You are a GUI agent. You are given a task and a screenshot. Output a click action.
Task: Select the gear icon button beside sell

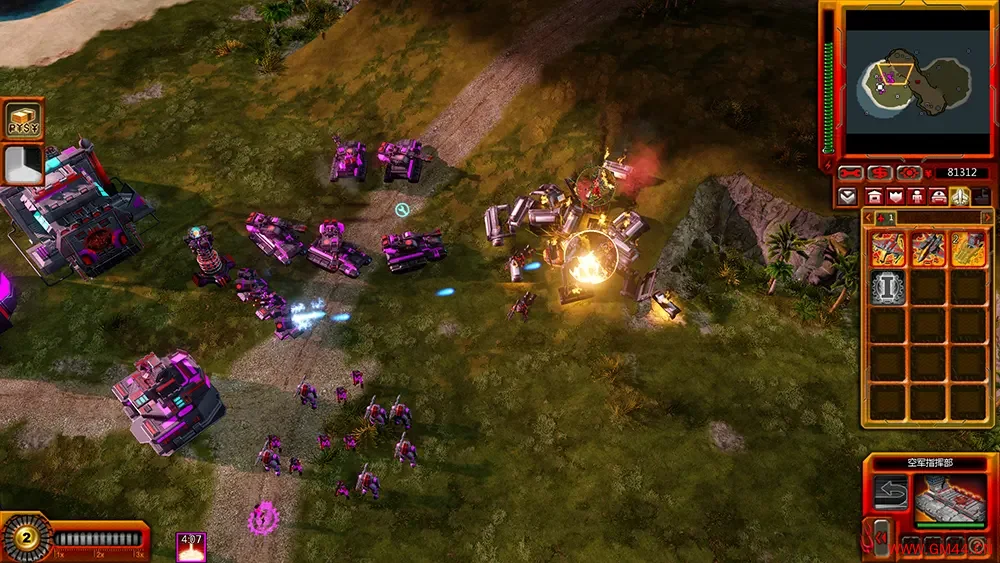pyautogui.click(x=908, y=173)
